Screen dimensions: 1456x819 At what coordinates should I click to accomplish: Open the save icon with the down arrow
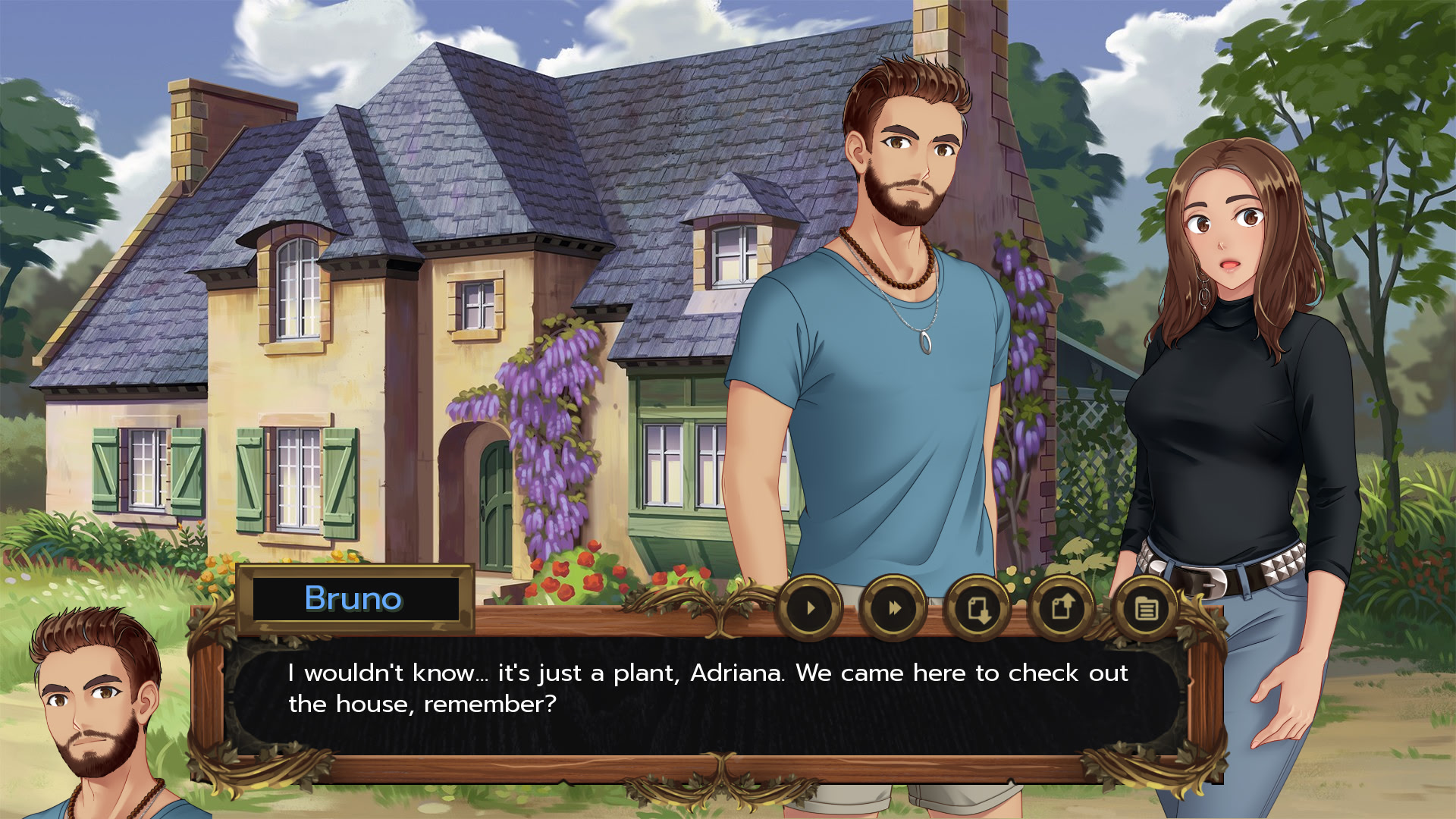coord(978,607)
